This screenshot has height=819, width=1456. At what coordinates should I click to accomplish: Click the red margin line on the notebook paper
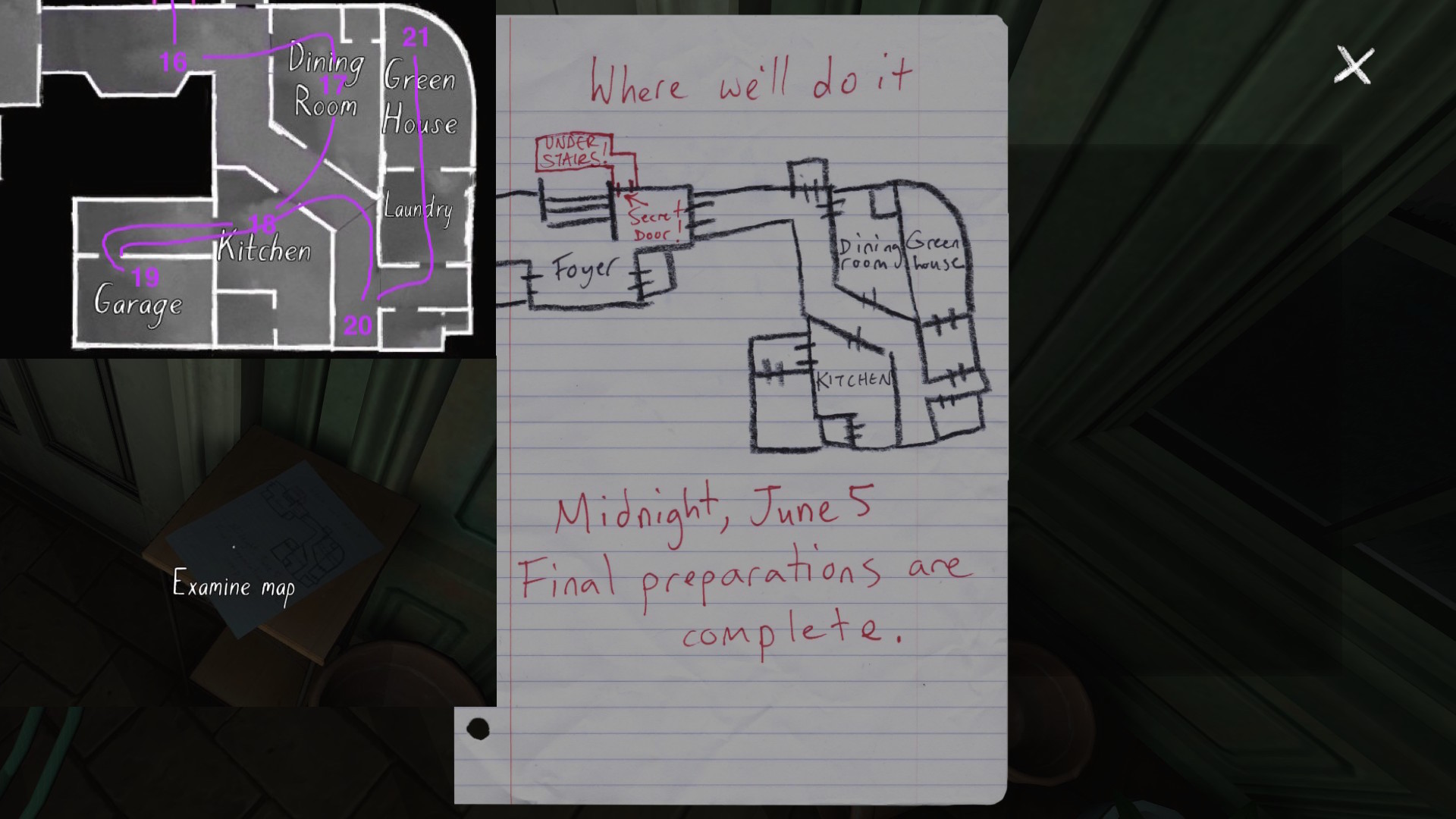click(x=513, y=379)
